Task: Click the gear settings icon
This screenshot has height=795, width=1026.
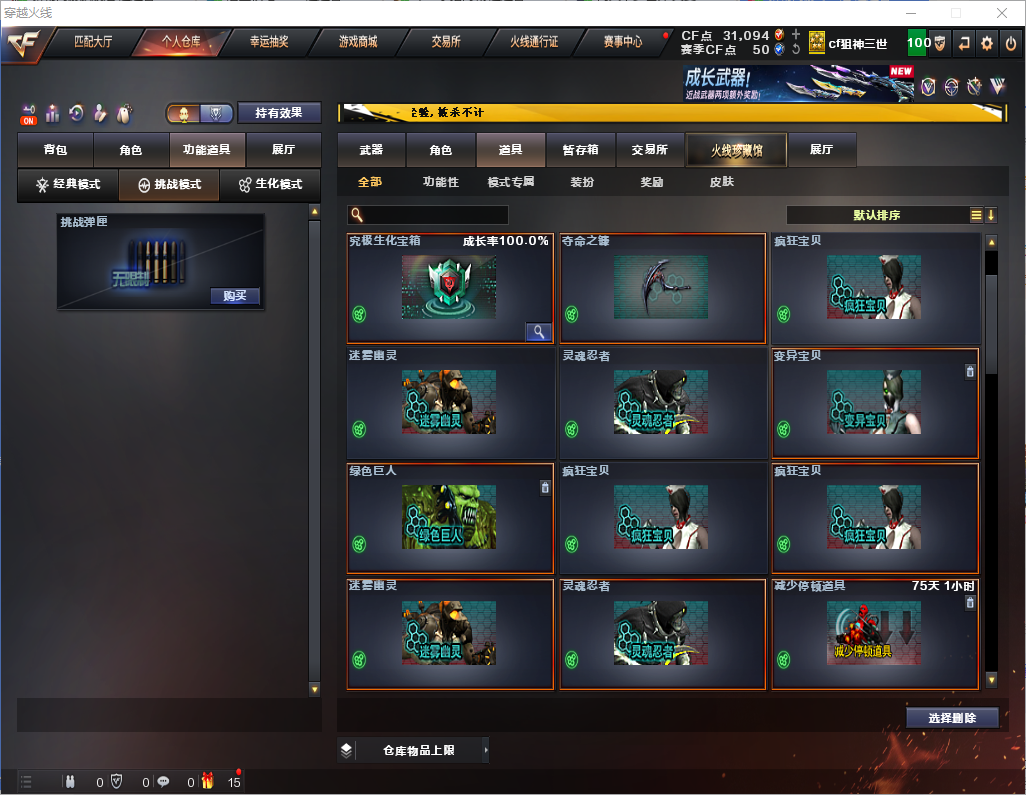Action: 987,43
